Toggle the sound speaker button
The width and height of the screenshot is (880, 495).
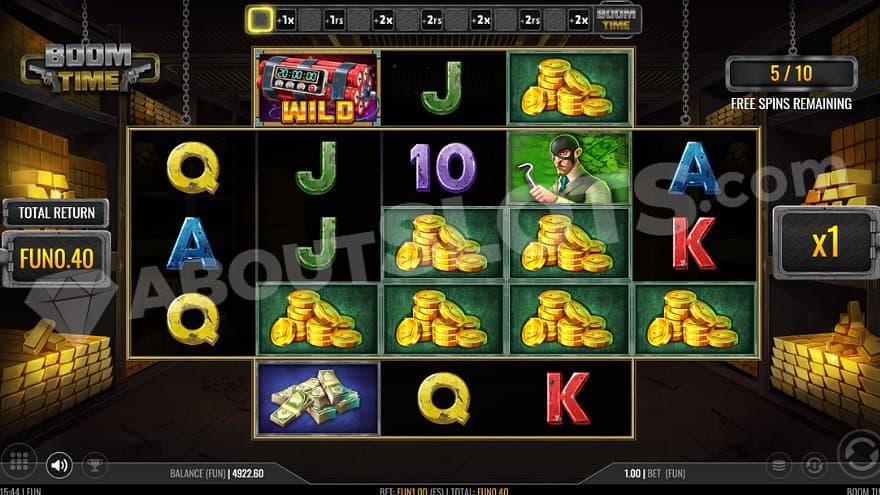60,464
